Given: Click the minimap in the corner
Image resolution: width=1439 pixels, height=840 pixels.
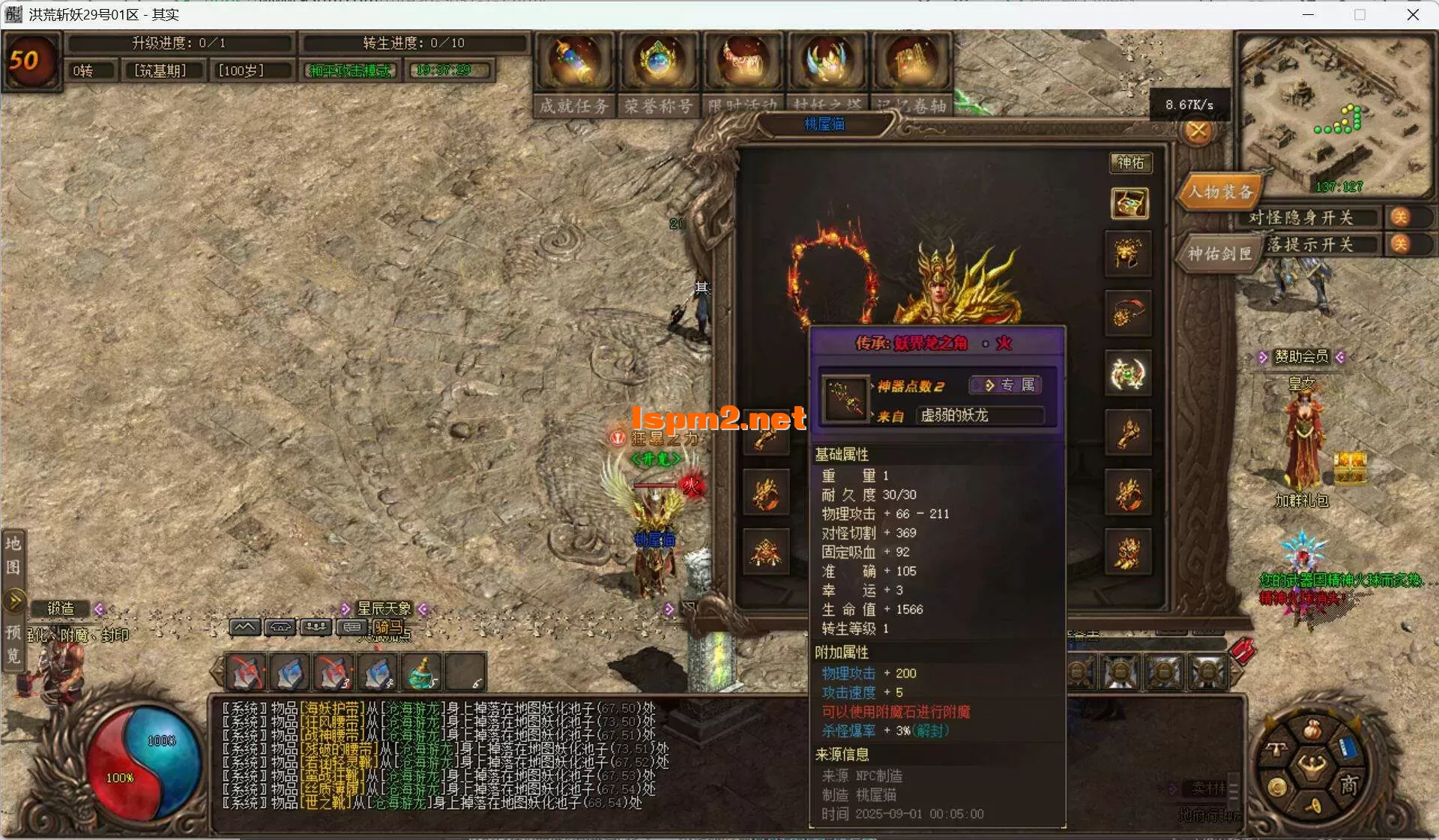Looking at the screenshot, I should (1334, 112).
